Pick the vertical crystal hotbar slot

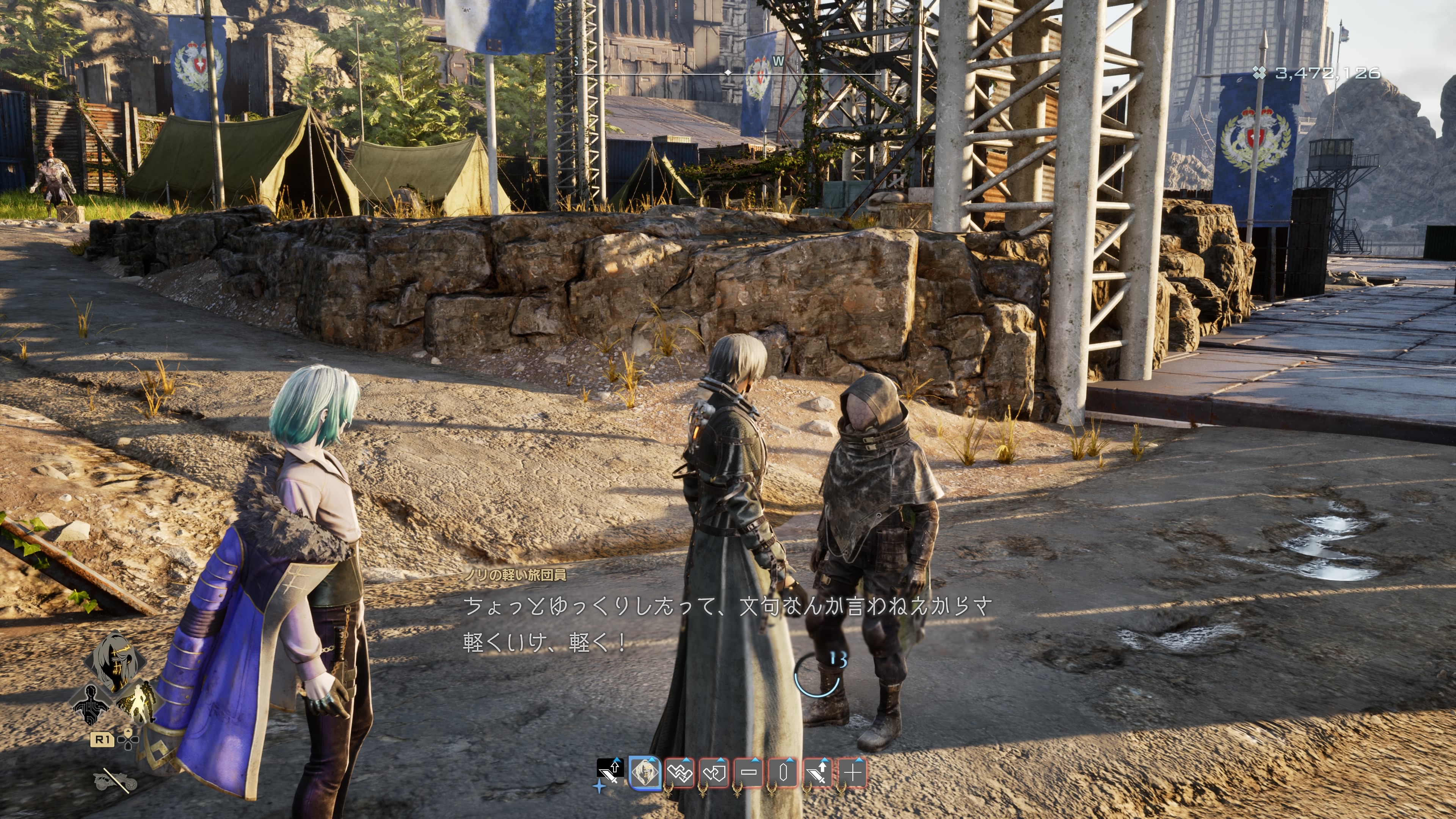click(x=783, y=772)
